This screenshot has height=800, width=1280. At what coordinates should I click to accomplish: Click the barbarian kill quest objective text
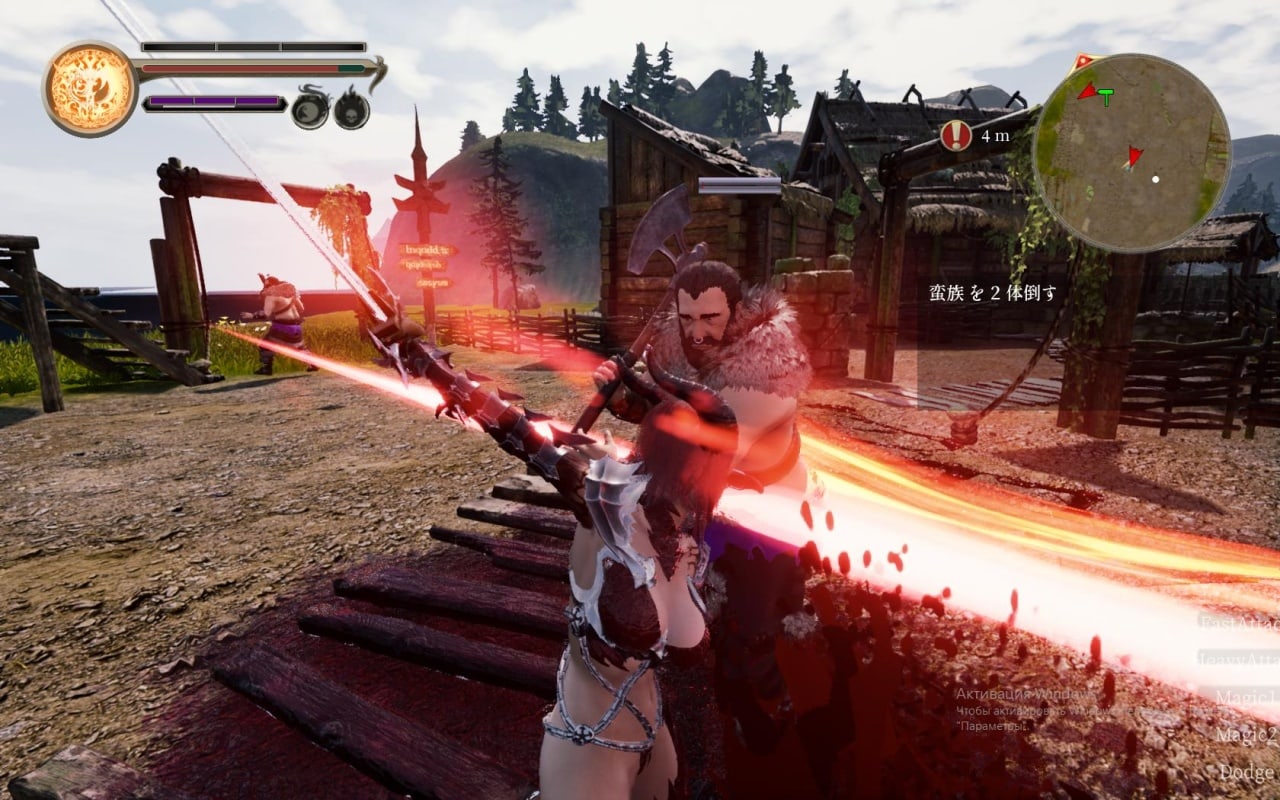993,293
